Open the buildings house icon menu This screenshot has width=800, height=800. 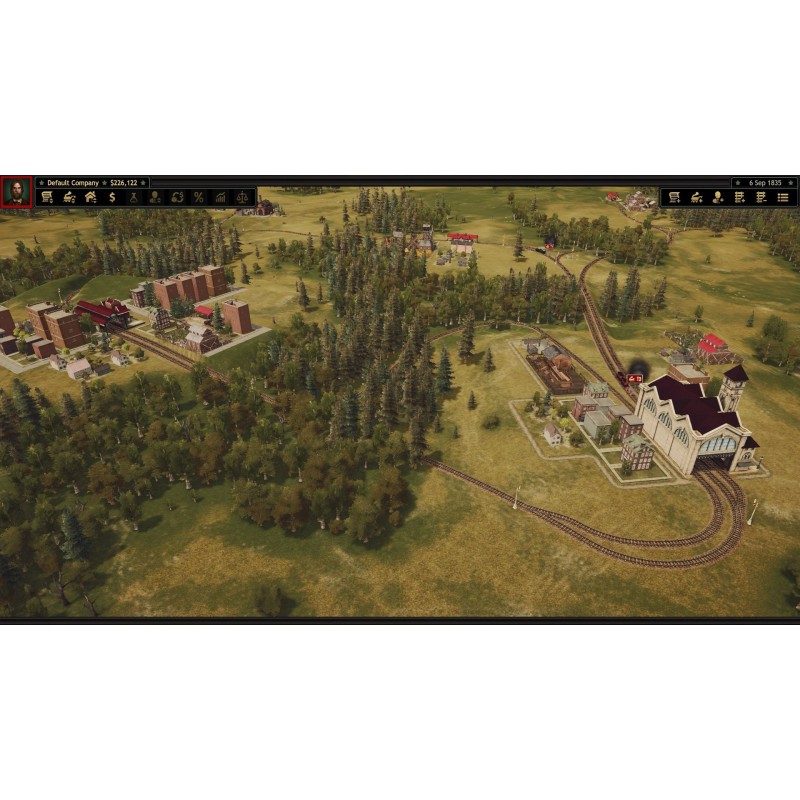tap(90, 198)
